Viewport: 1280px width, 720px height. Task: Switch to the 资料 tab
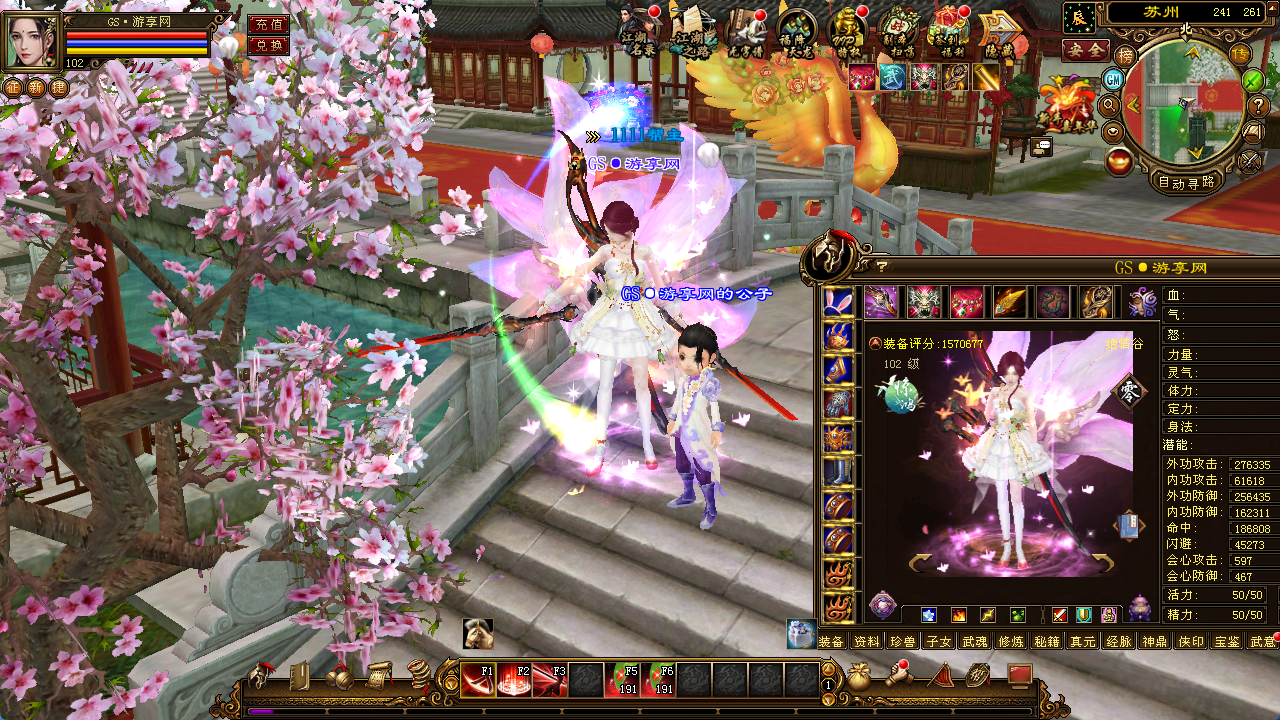pyautogui.click(x=867, y=641)
